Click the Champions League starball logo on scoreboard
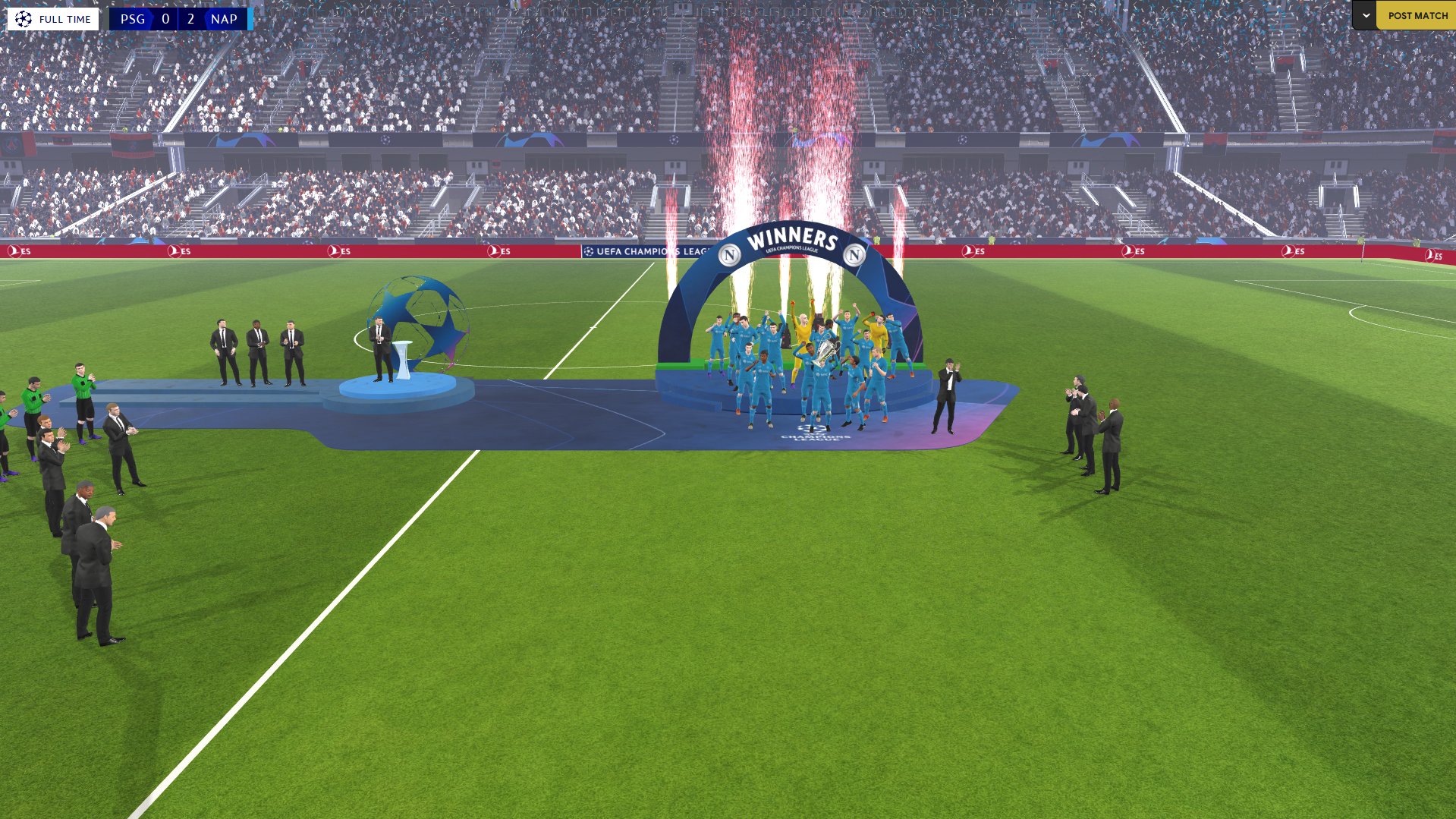The height and width of the screenshot is (819, 1456). coord(23,18)
